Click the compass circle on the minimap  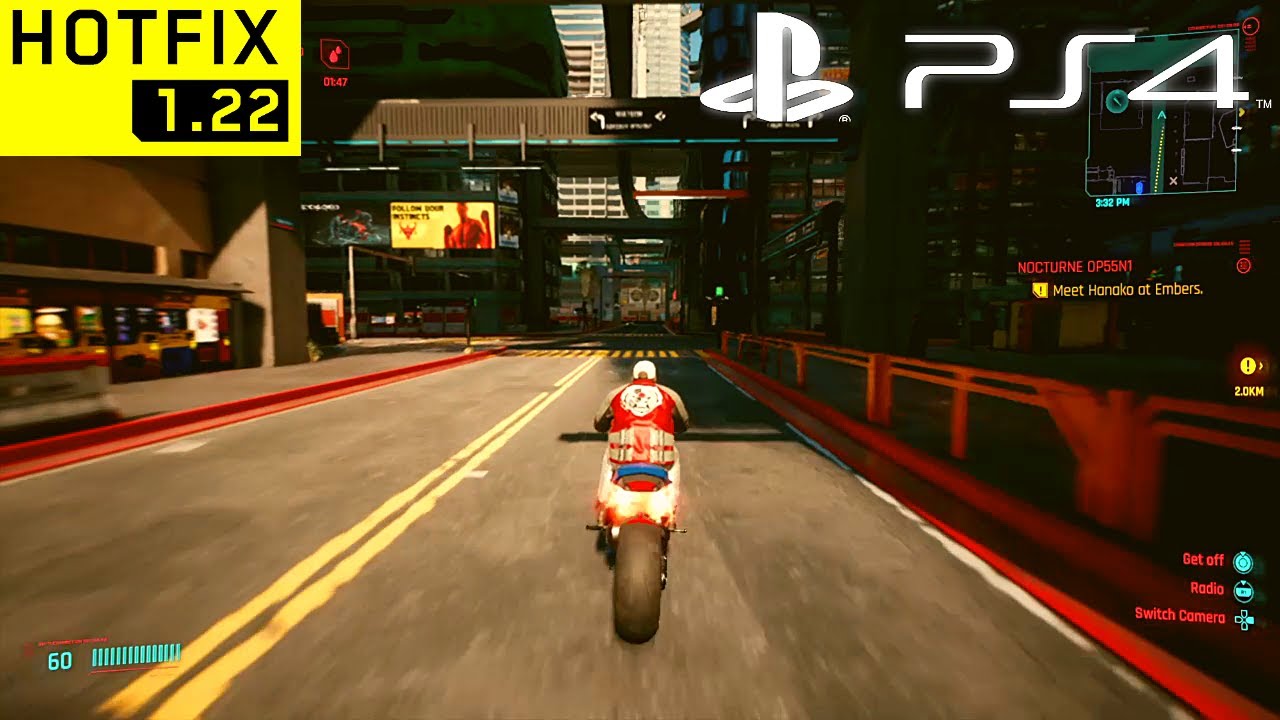1117,100
